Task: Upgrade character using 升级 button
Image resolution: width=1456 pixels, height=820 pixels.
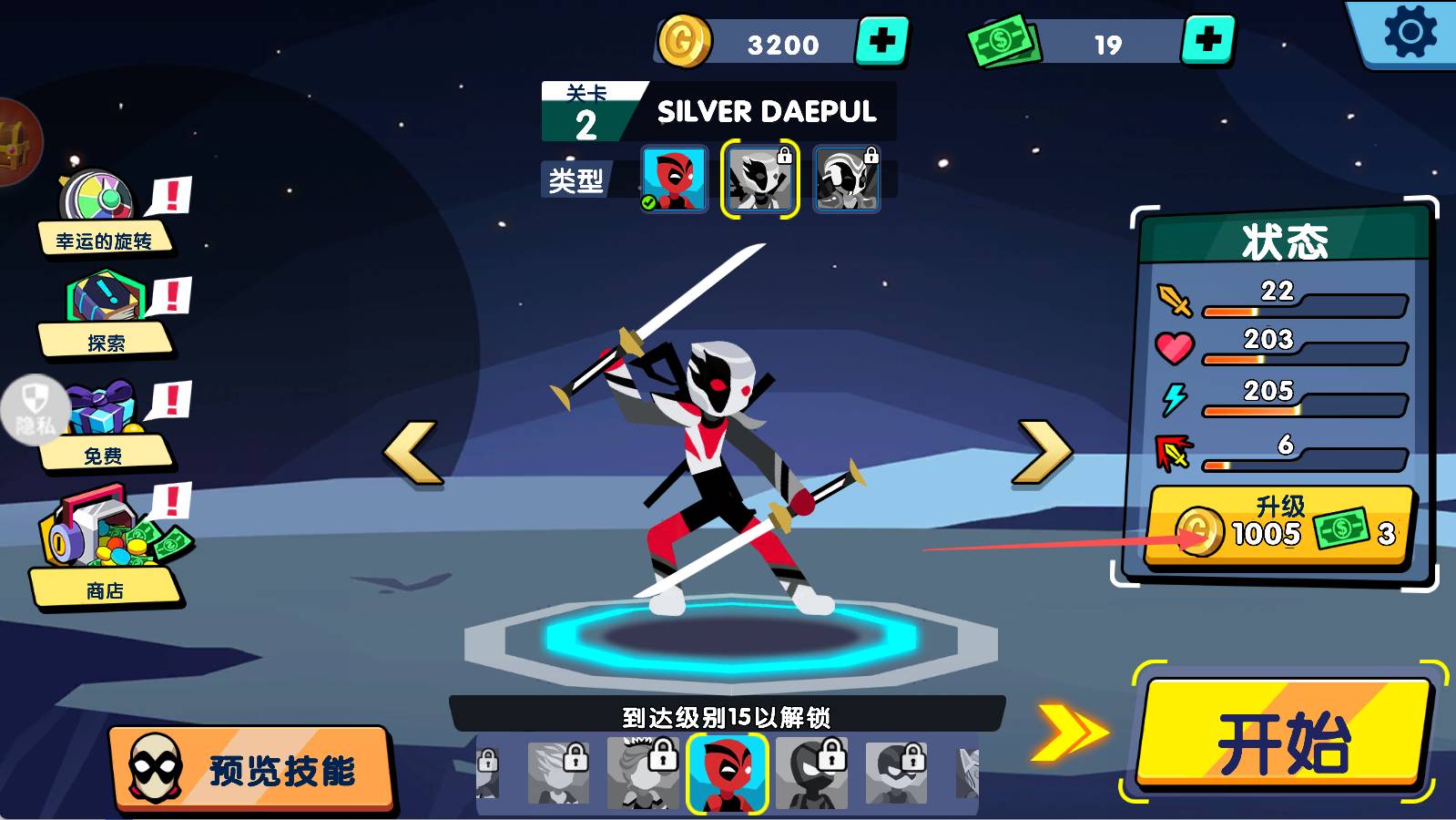Action: (1280, 526)
